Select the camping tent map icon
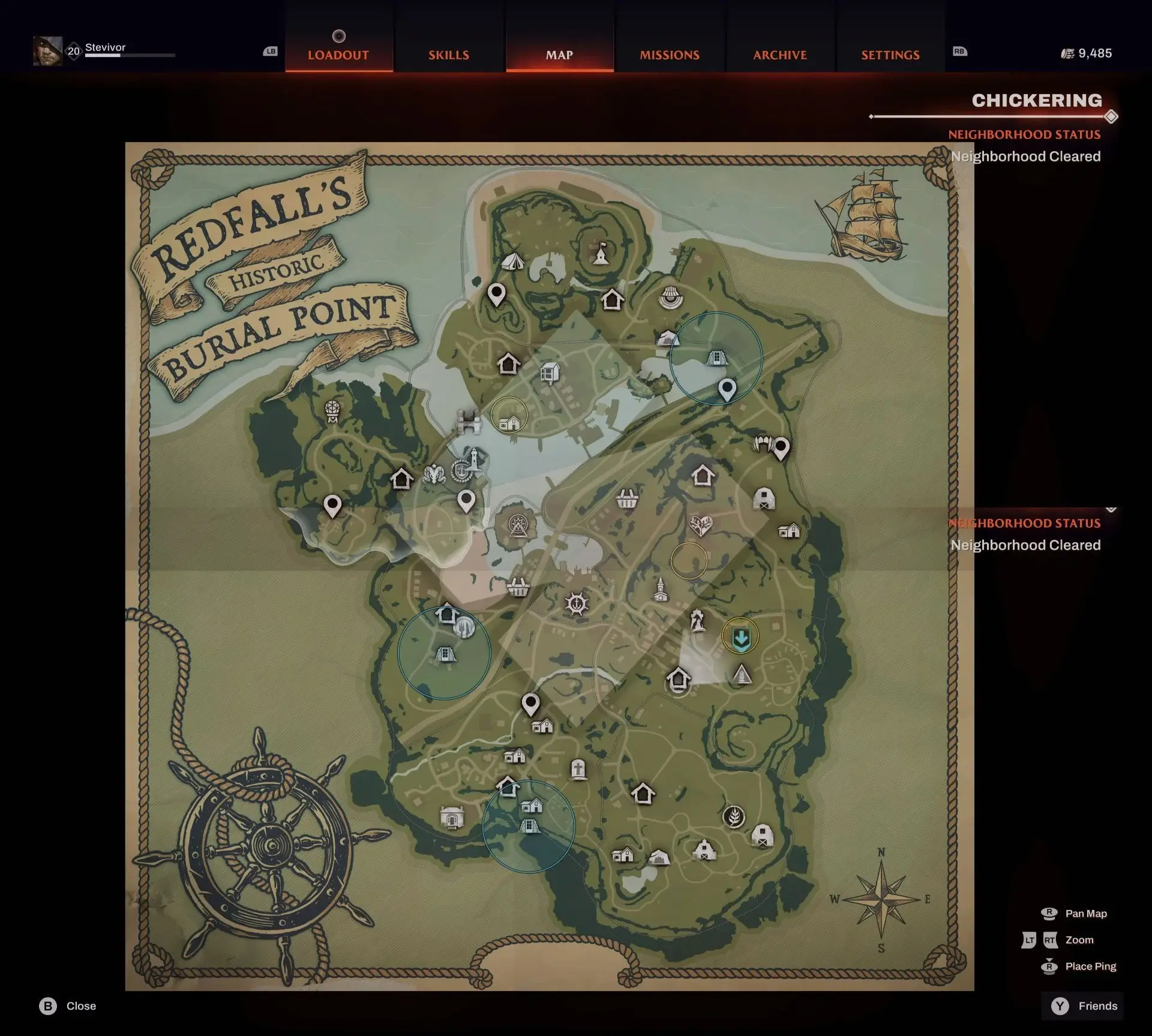The width and height of the screenshot is (1152, 1036). [512, 261]
